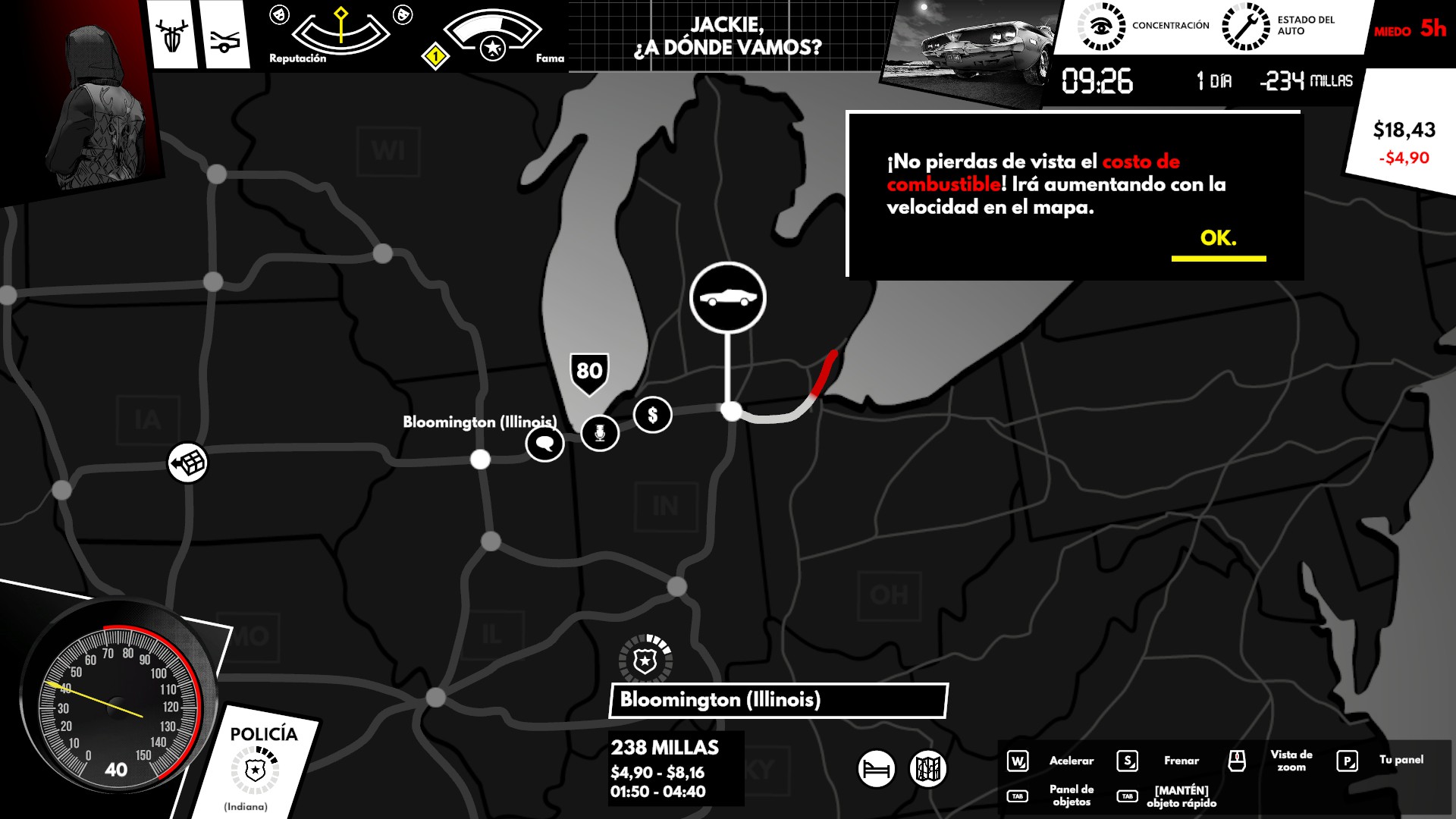Viewport: 1456px width, 819px height.
Task: Select the package delivery map marker
Action: [187, 462]
